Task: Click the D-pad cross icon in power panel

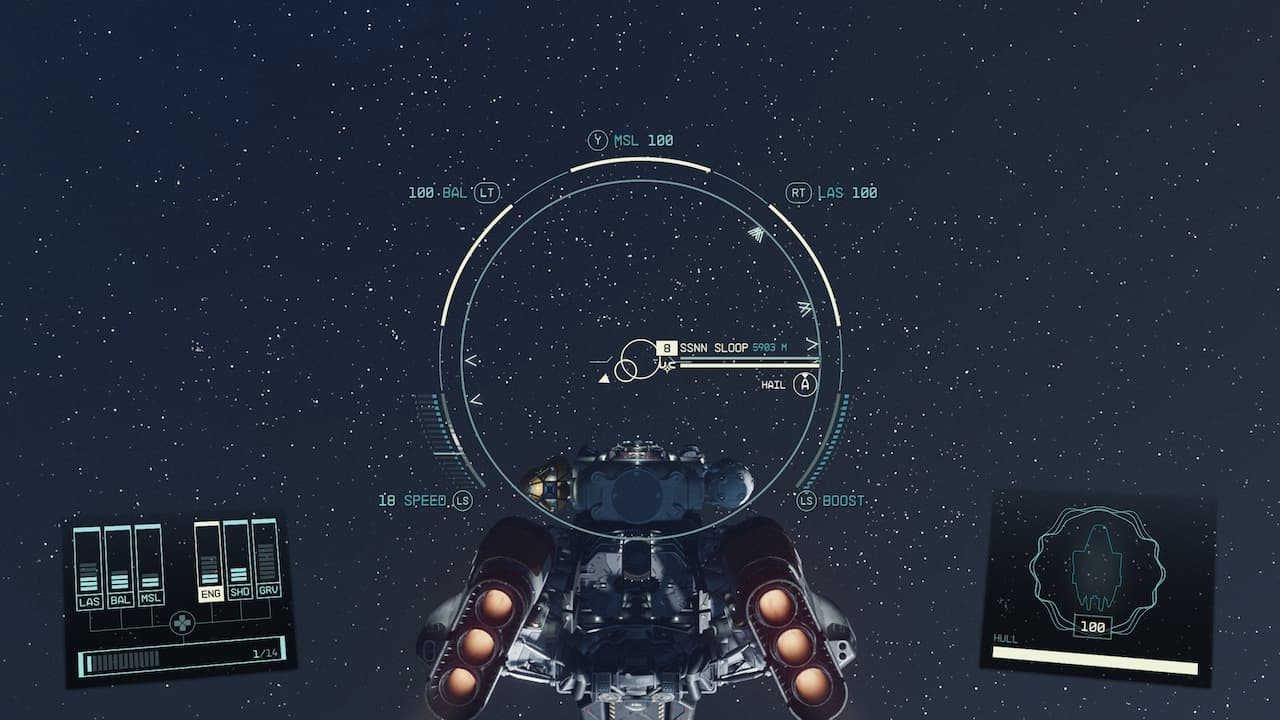Action: pyautogui.click(x=182, y=622)
